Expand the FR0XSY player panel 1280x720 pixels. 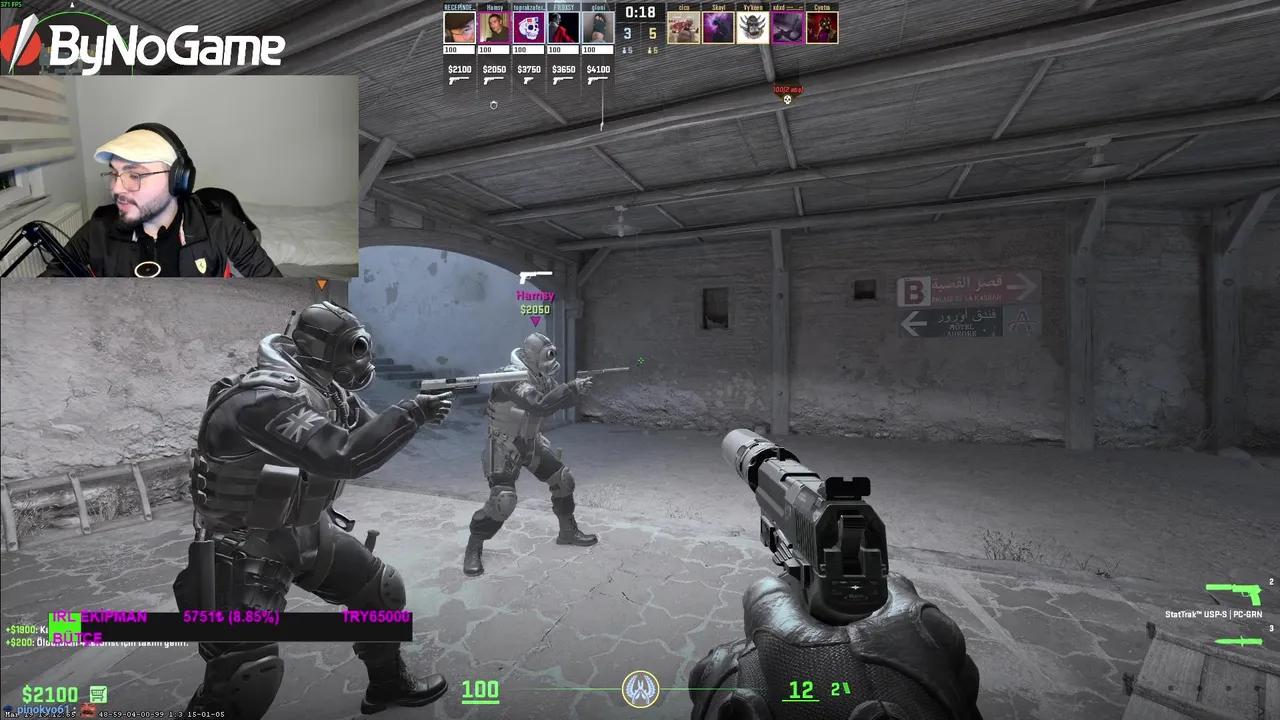563,27
